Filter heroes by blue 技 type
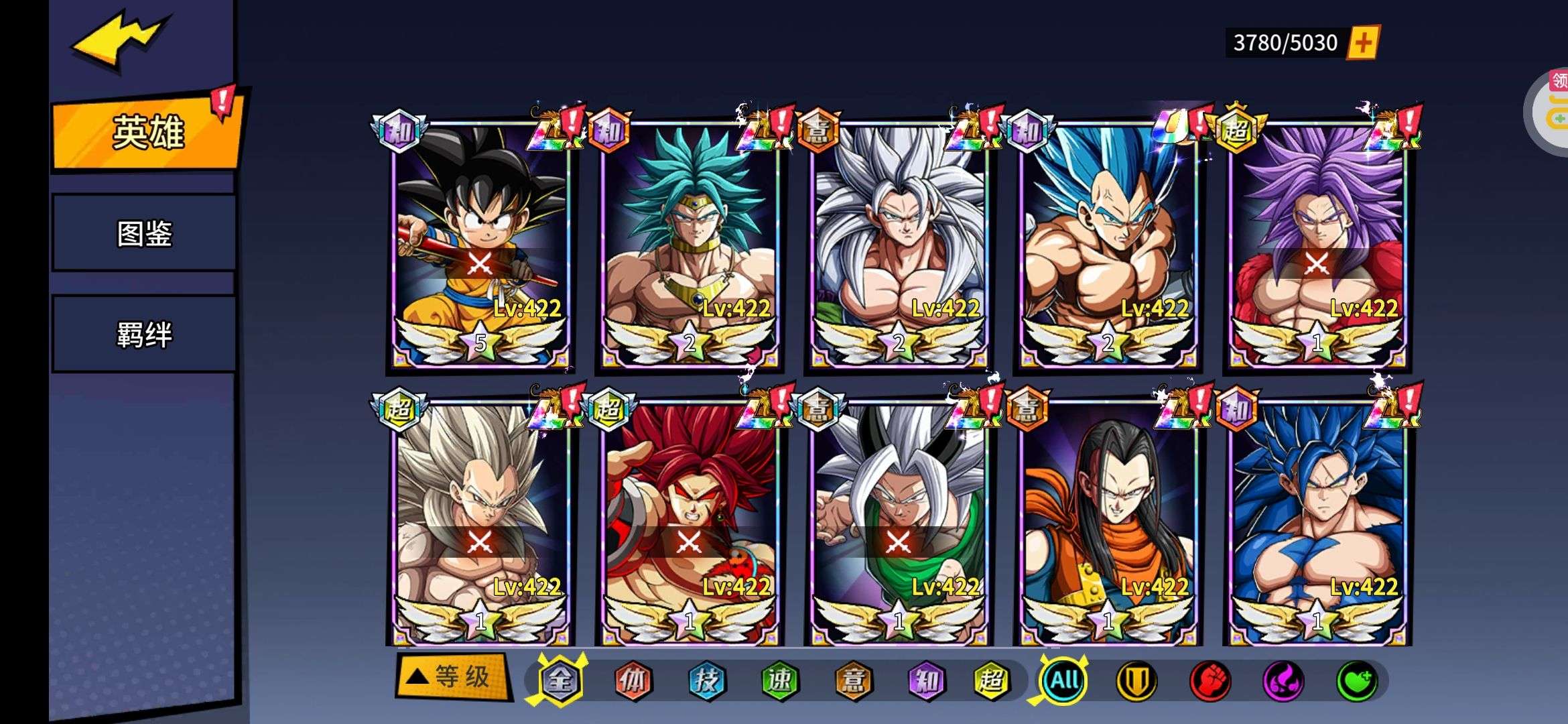Image resolution: width=1568 pixels, height=724 pixels. [x=706, y=681]
